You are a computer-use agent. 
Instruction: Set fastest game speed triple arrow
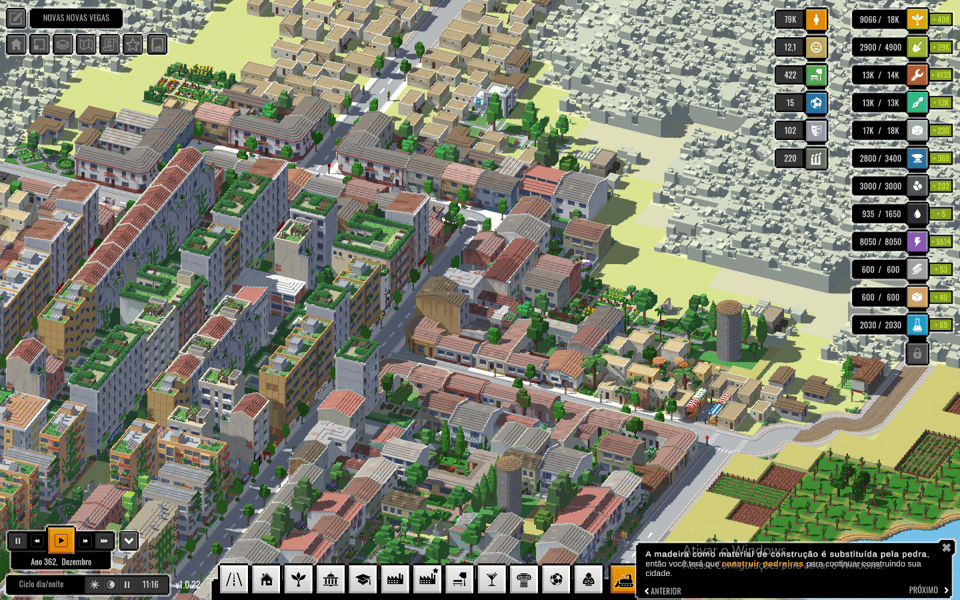pos(105,541)
